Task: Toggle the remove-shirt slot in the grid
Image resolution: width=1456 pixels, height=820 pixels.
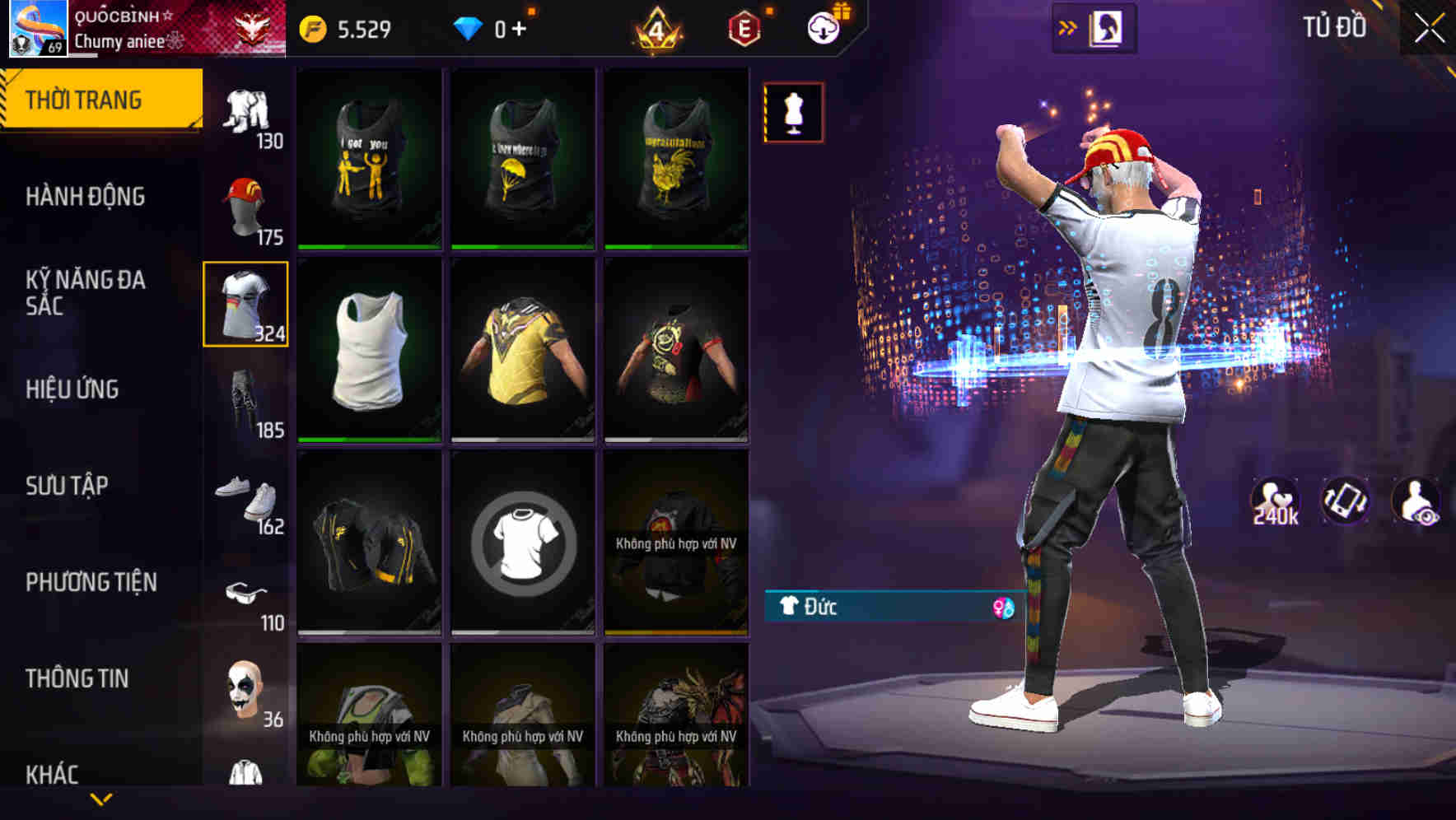Action: coord(522,543)
